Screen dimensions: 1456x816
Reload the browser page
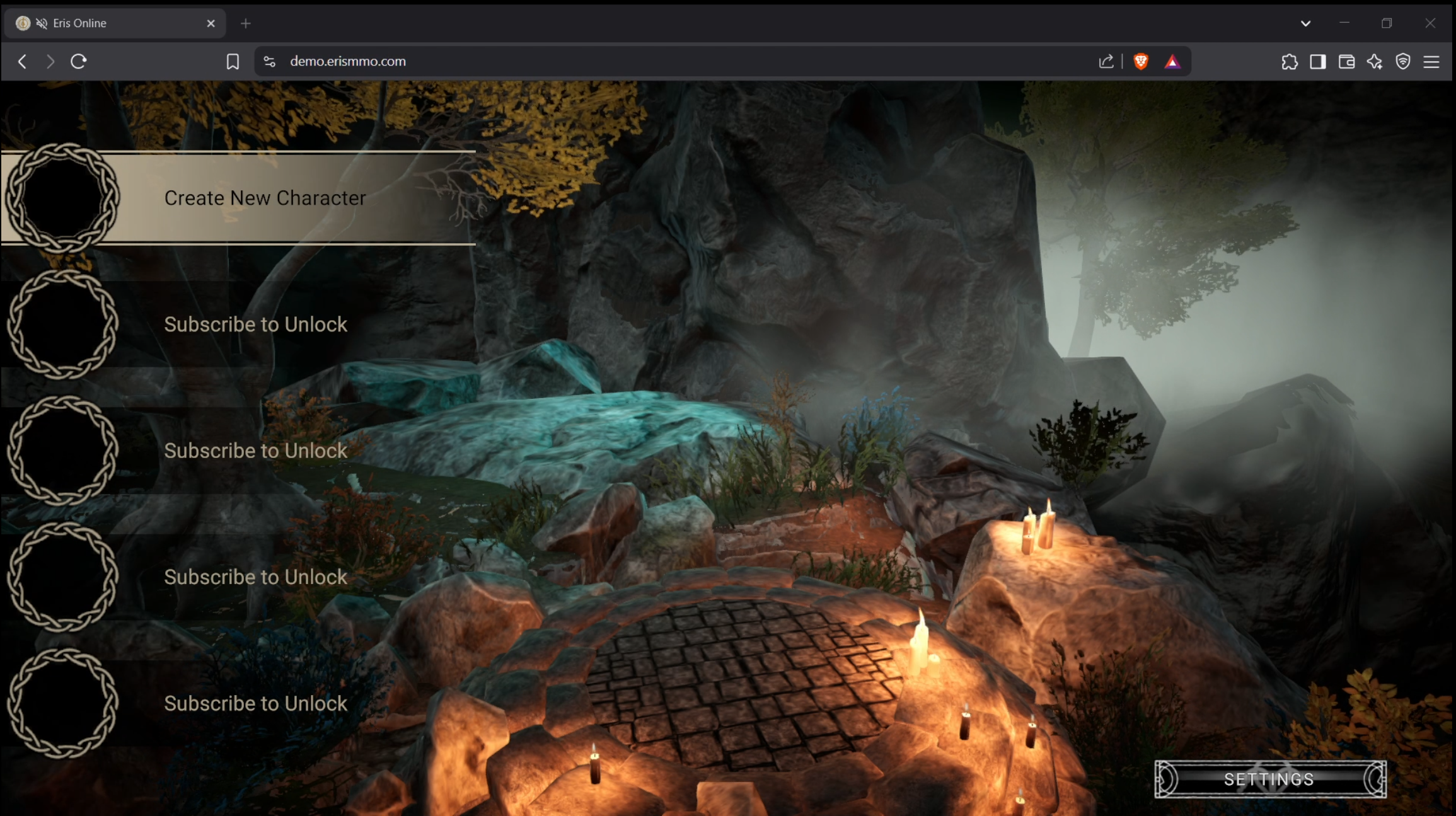pos(79,61)
